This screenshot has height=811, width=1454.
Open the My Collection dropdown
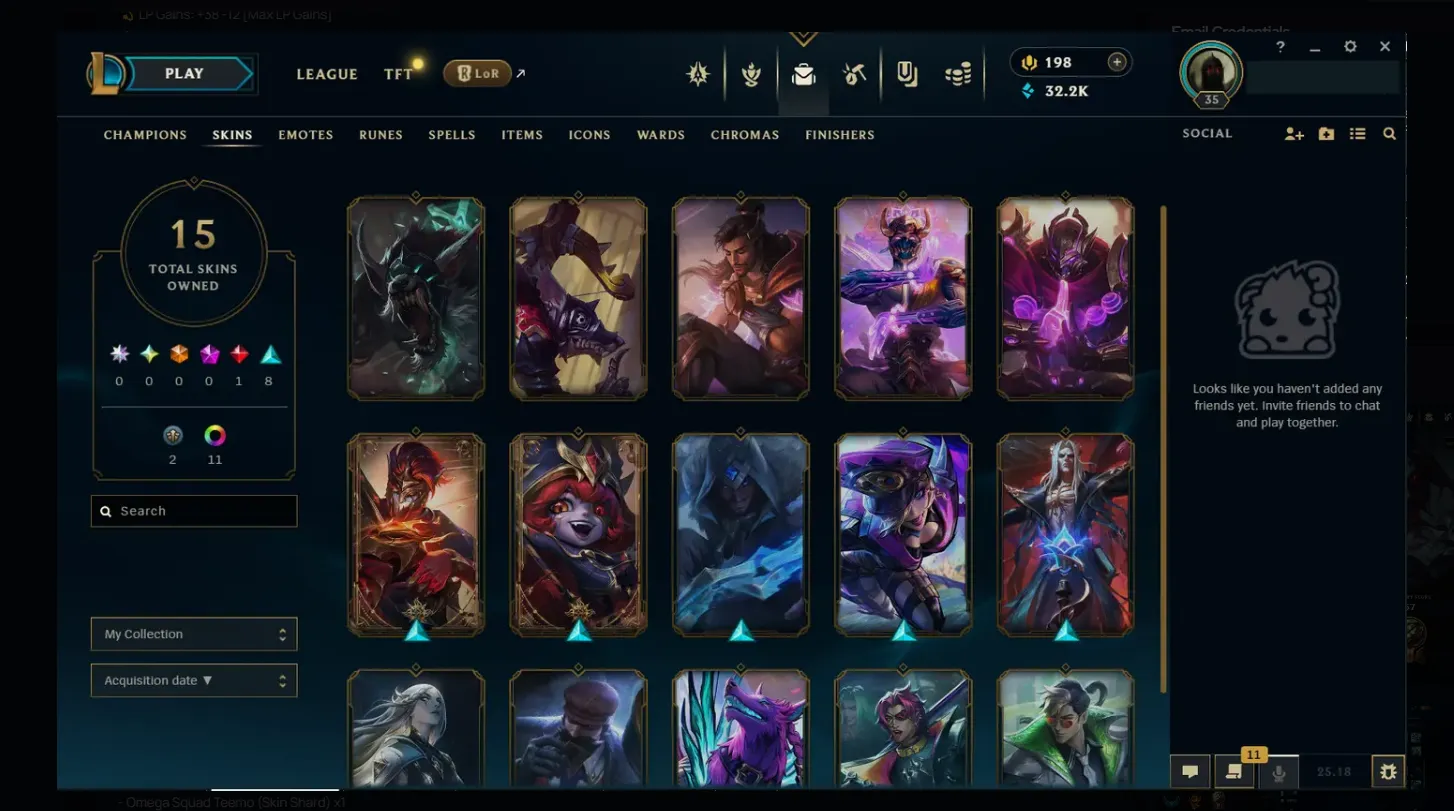(193, 633)
